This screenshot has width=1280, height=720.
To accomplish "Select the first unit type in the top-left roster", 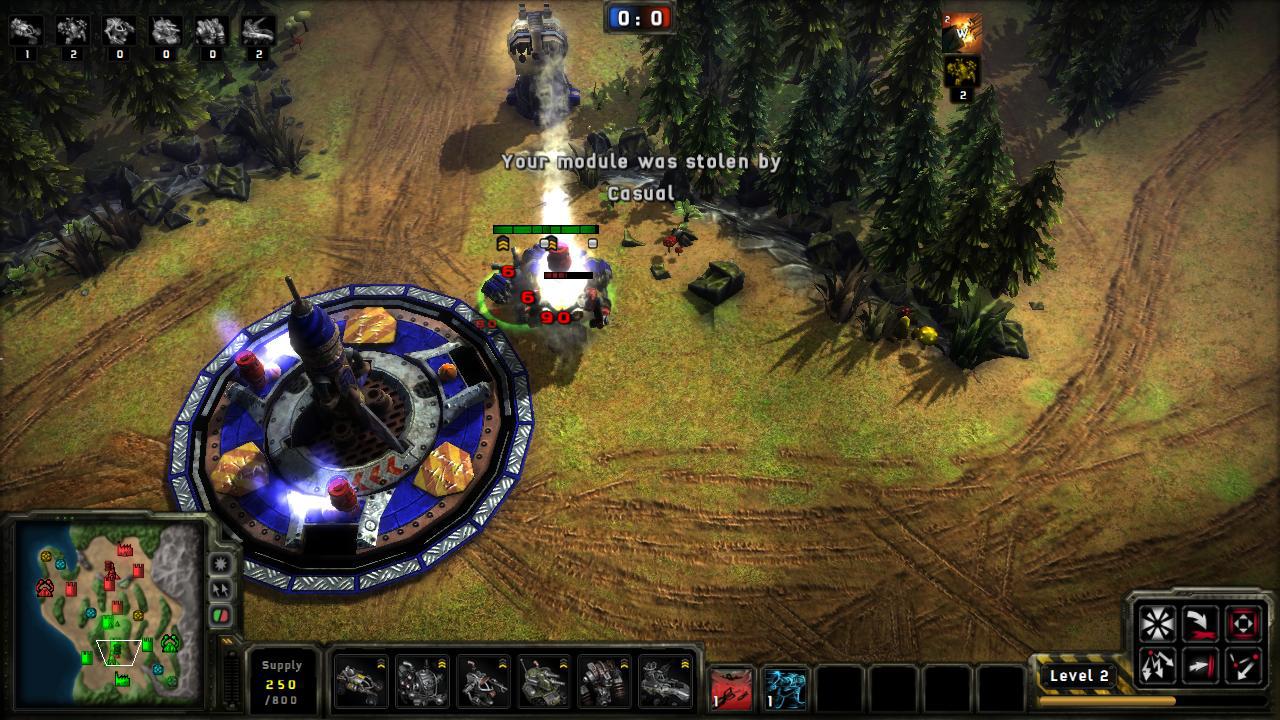I will point(25,31).
